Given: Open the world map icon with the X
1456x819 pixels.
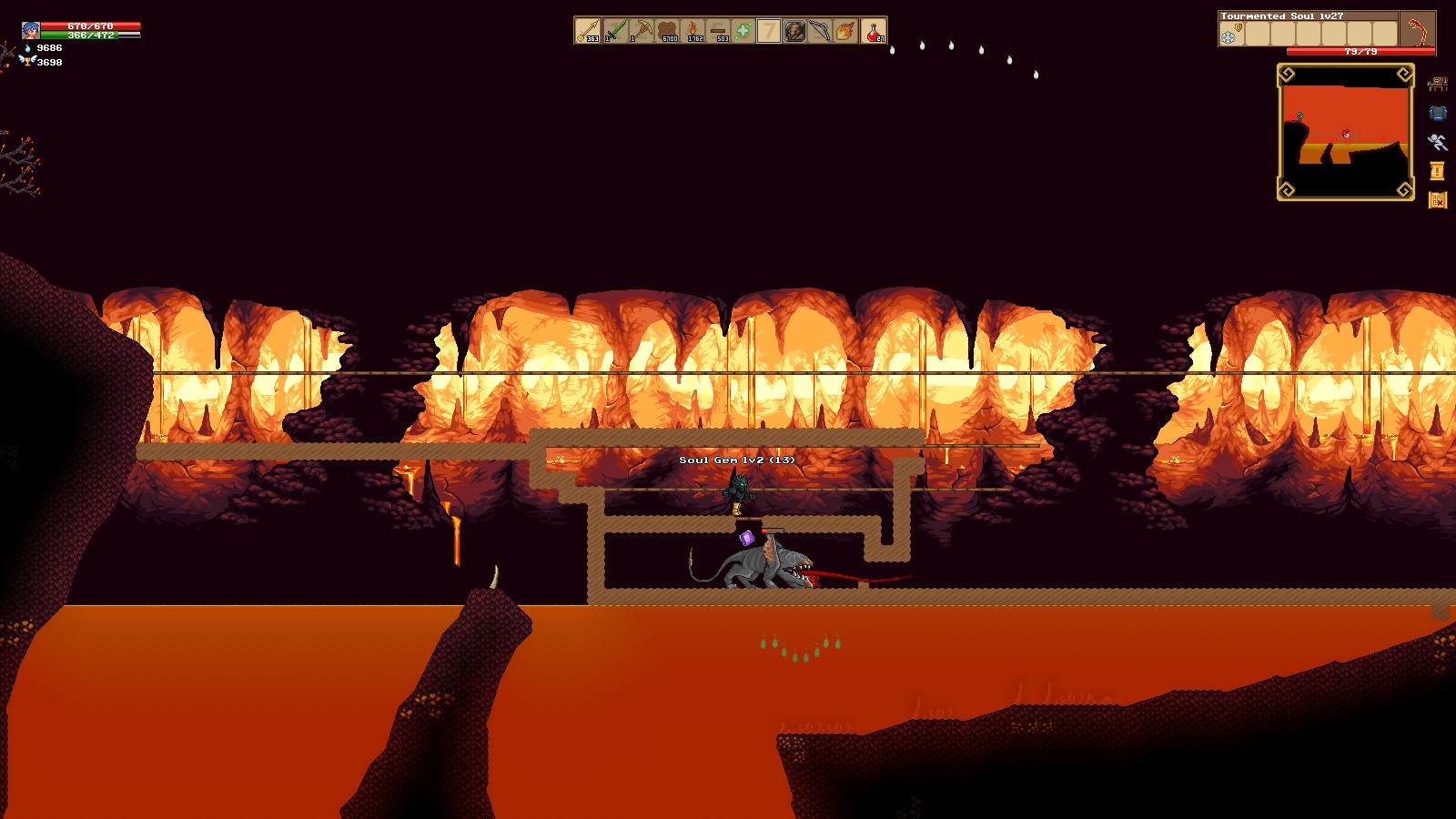Looking at the screenshot, I should 1438,199.
